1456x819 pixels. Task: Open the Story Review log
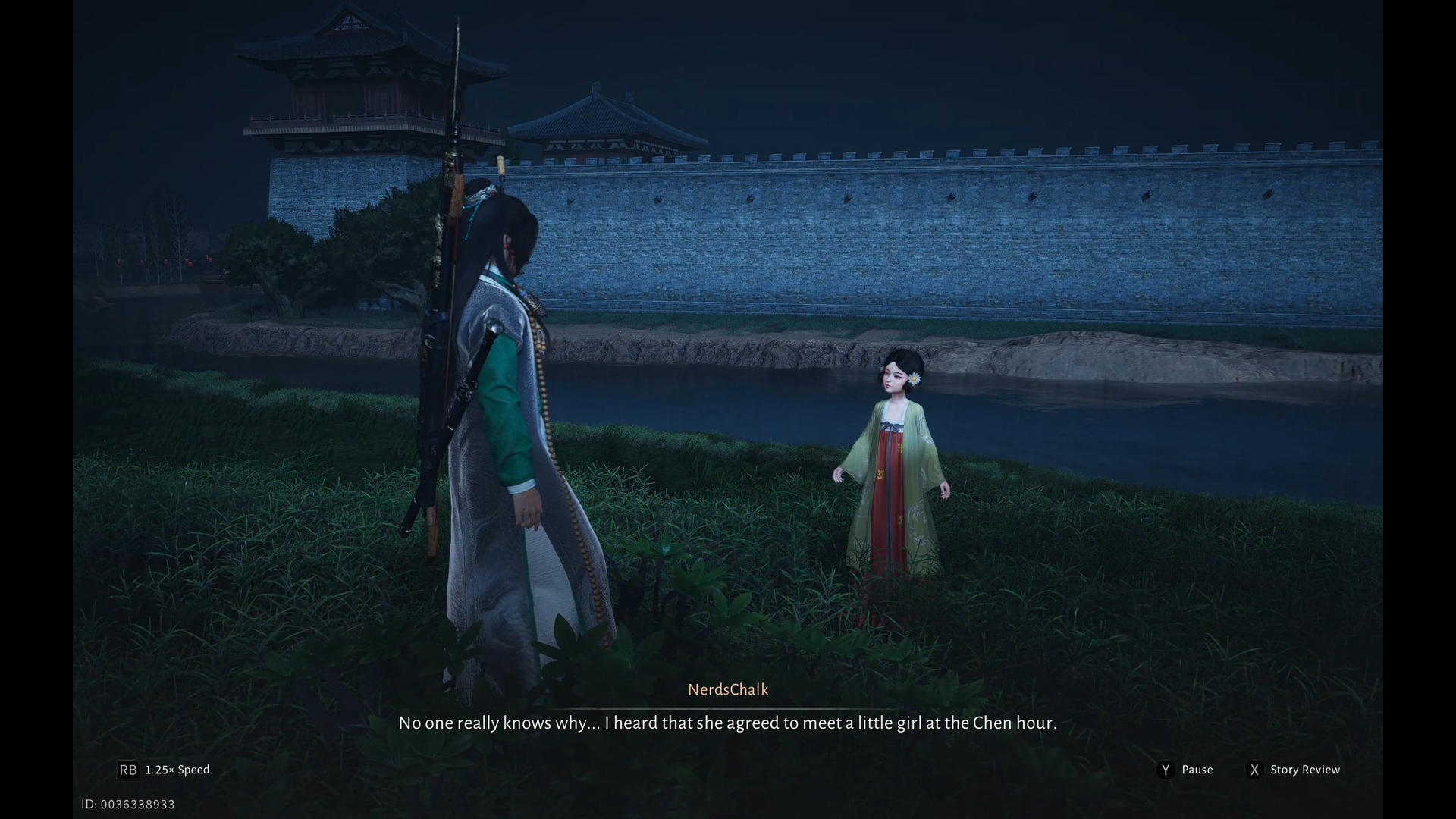1294,770
